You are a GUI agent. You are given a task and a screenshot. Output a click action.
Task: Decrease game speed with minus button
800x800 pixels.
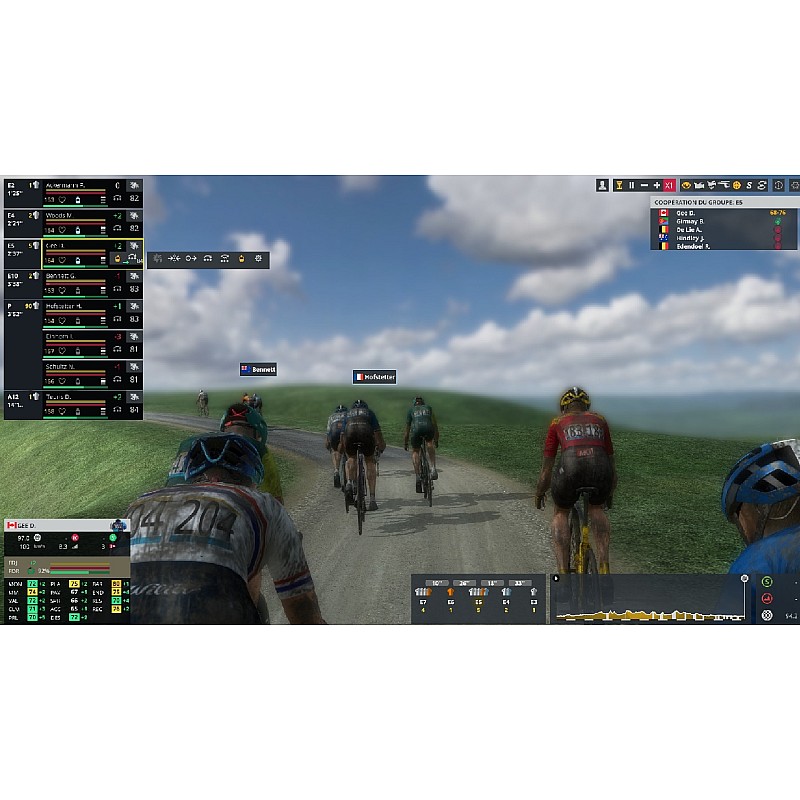644,185
